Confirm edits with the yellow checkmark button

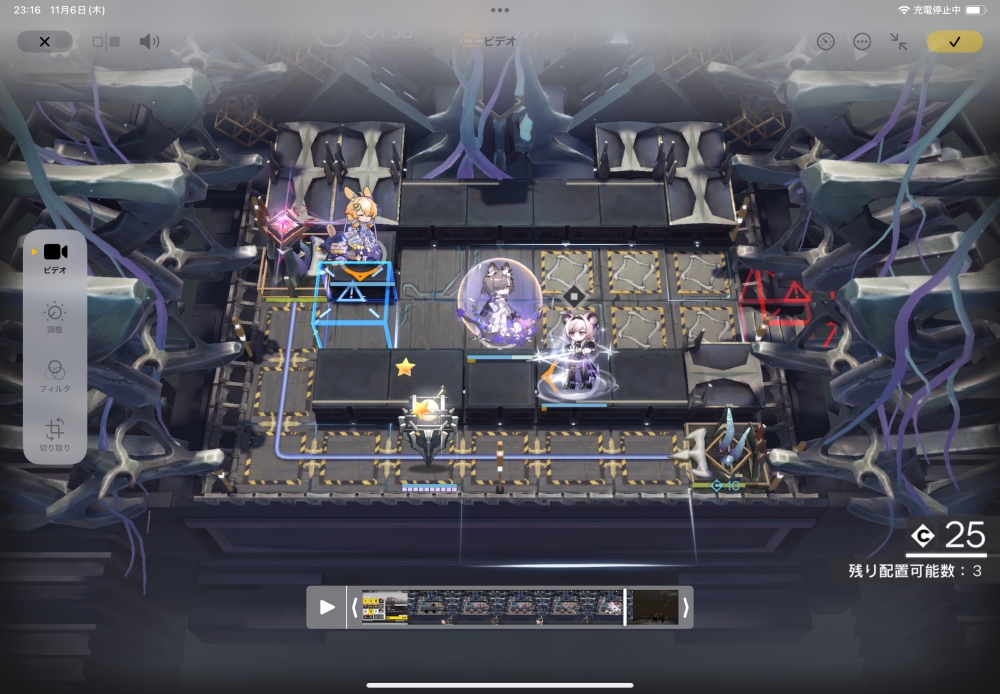[x=954, y=42]
